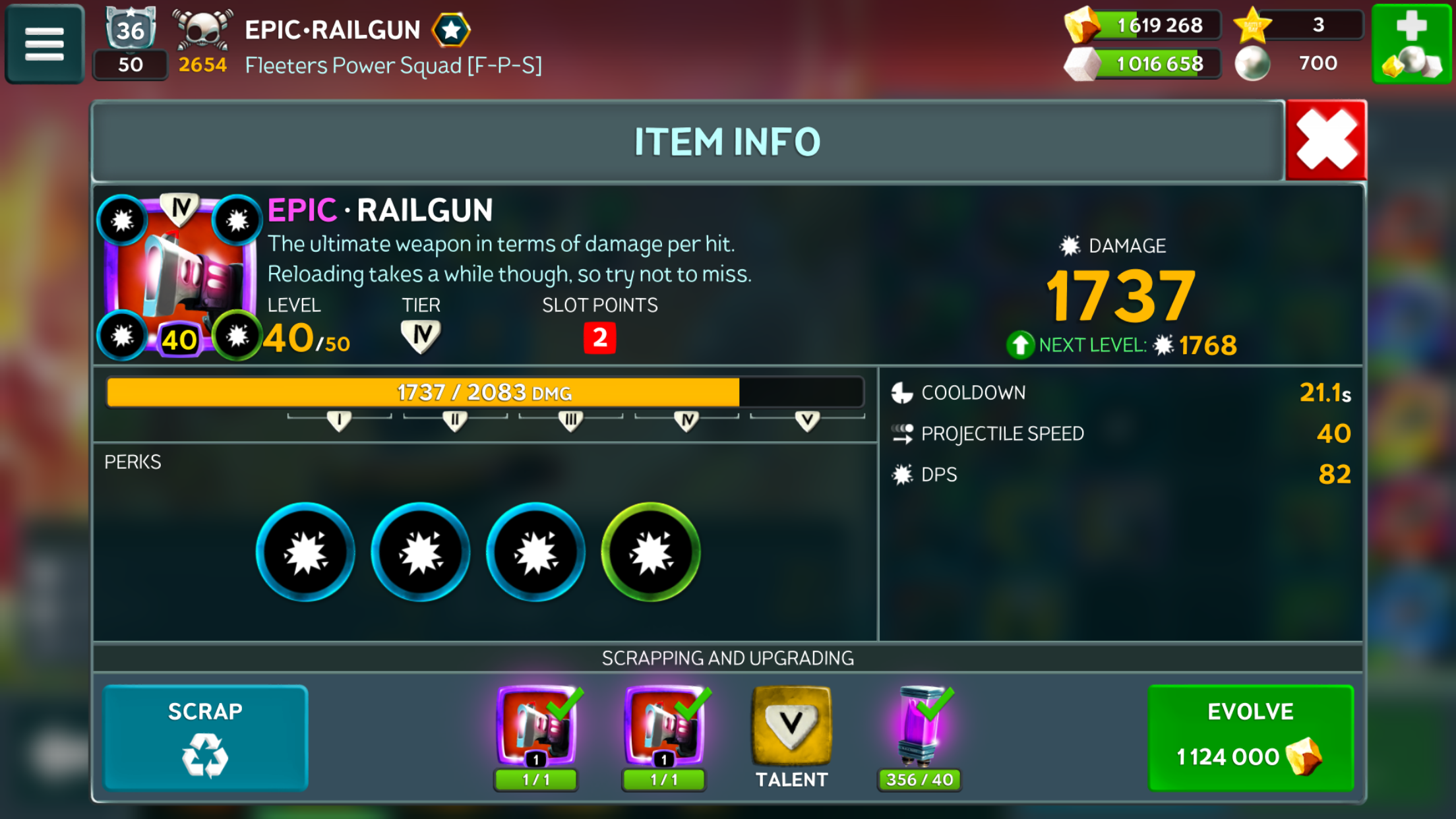Click the Epic Railgun item portrait
Image resolution: width=1456 pixels, height=819 pixels.
pyautogui.click(x=179, y=277)
